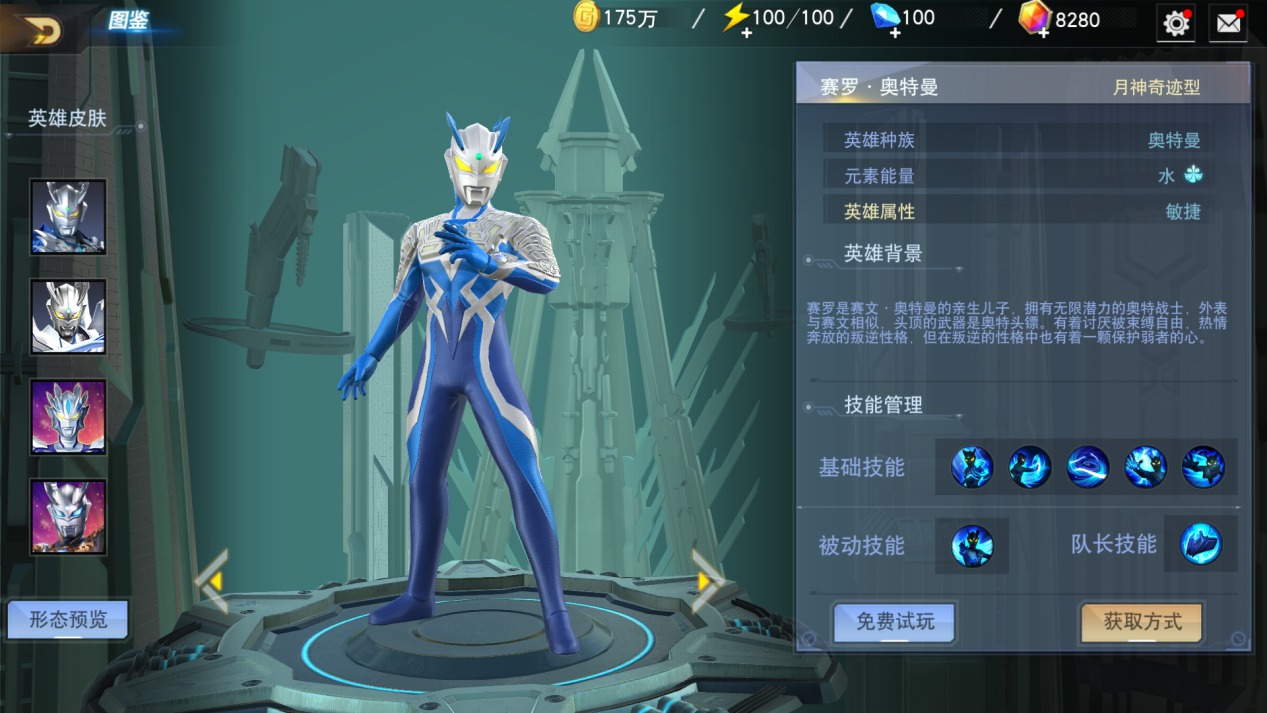This screenshot has width=1267, height=713.
Task: Open the gear settings icon
Action: 1176,23
